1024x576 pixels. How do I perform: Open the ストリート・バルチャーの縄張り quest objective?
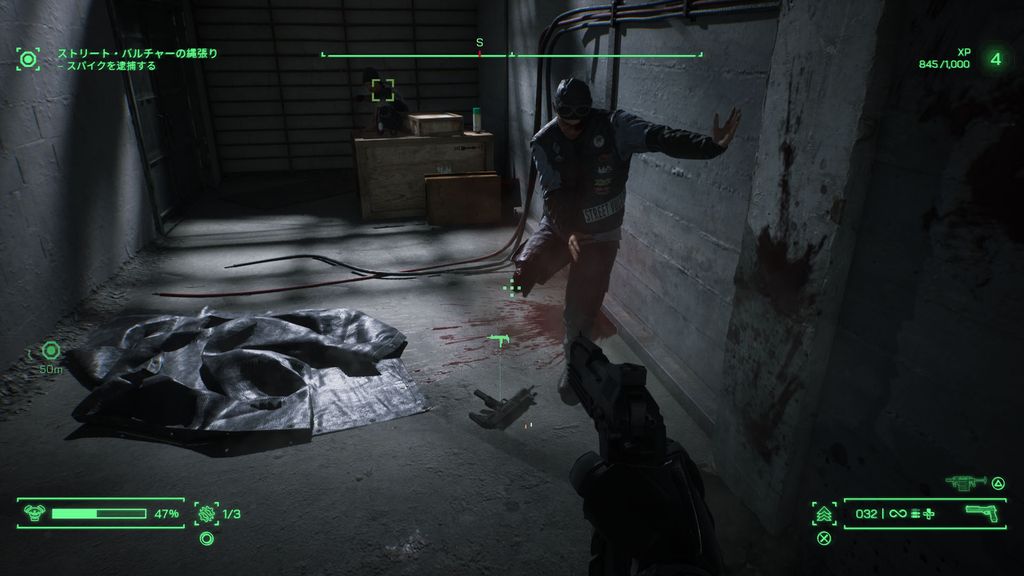click(137, 53)
